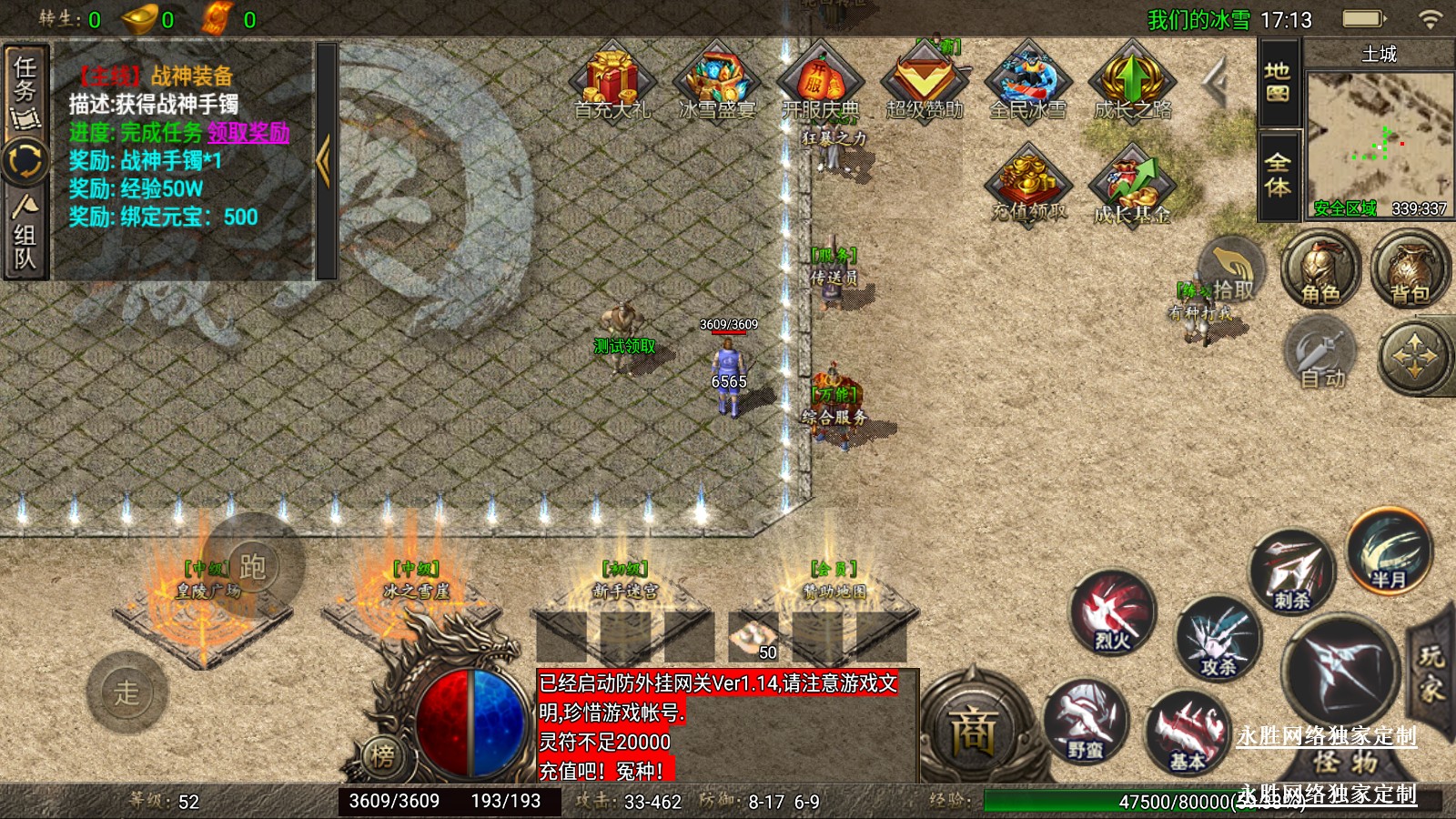Click the 土城 minimap
Viewport: 1456px width, 819px height.
[1379, 136]
